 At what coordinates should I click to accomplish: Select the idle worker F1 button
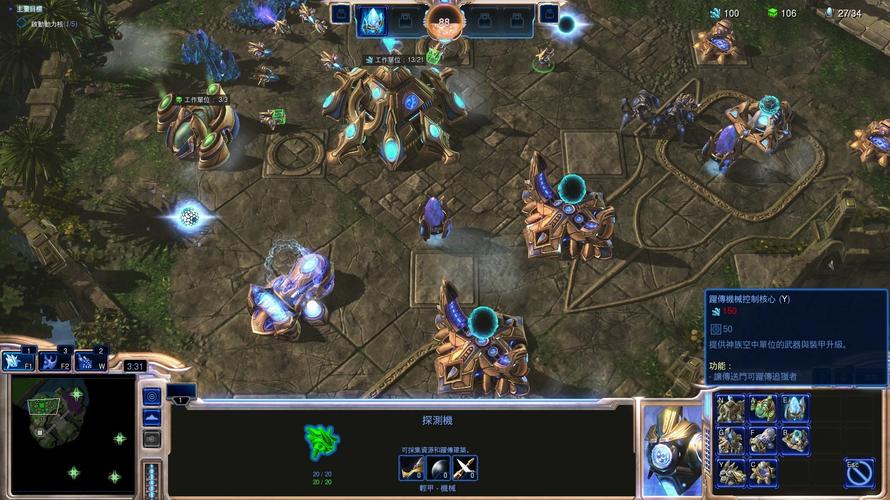point(17,362)
